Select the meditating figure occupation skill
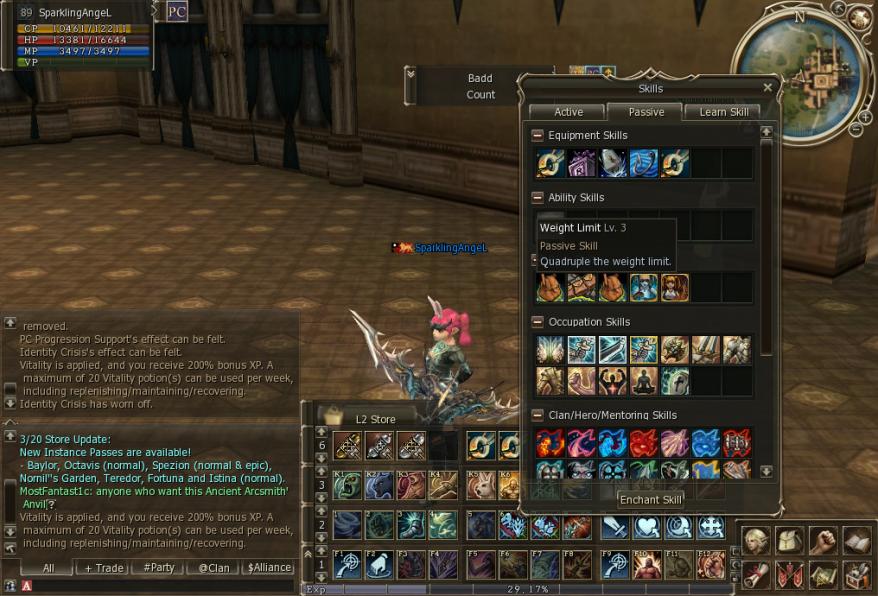 coord(644,381)
